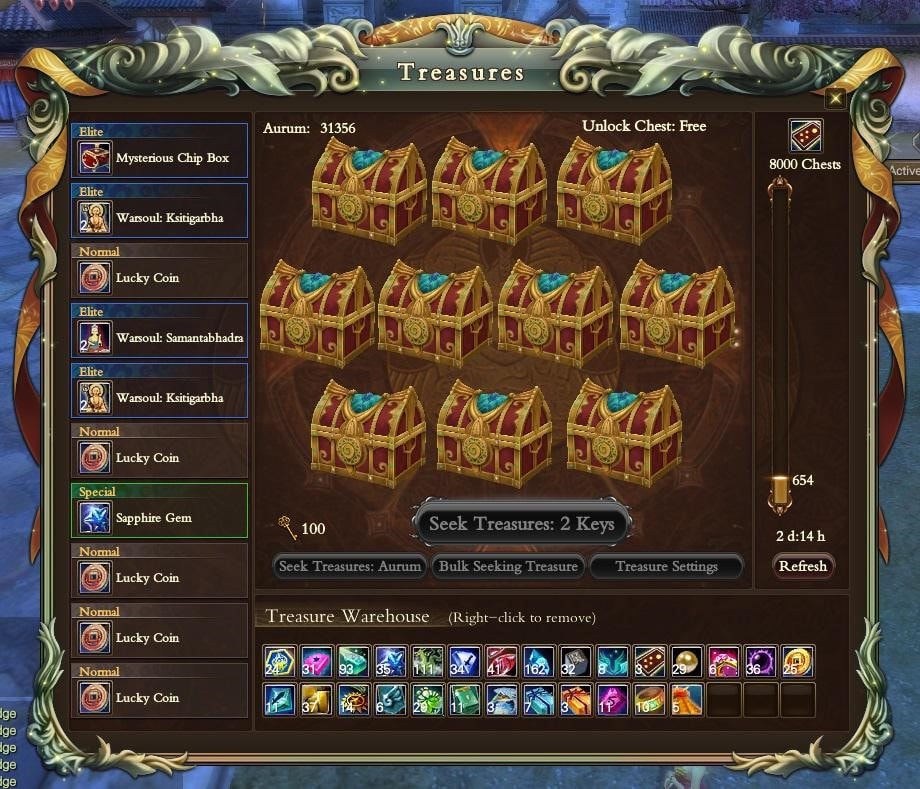Open Treasure Settings
The width and height of the screenshot is (920, 789).
point(666,566)
